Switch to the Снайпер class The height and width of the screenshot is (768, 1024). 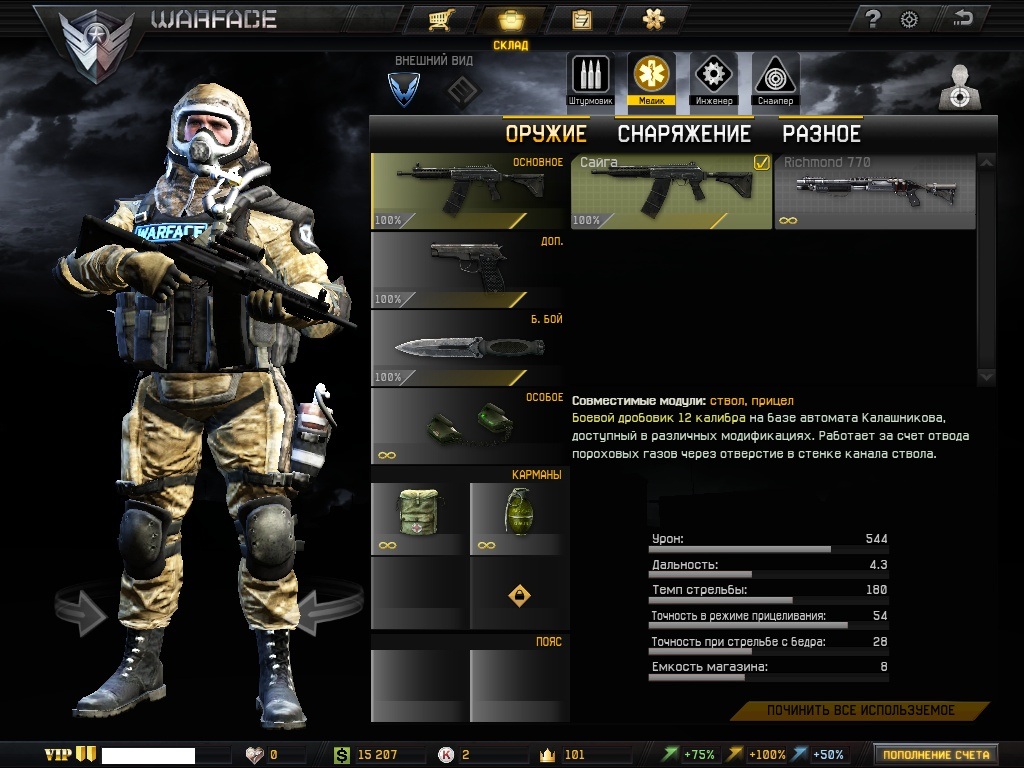click(775, 79)
